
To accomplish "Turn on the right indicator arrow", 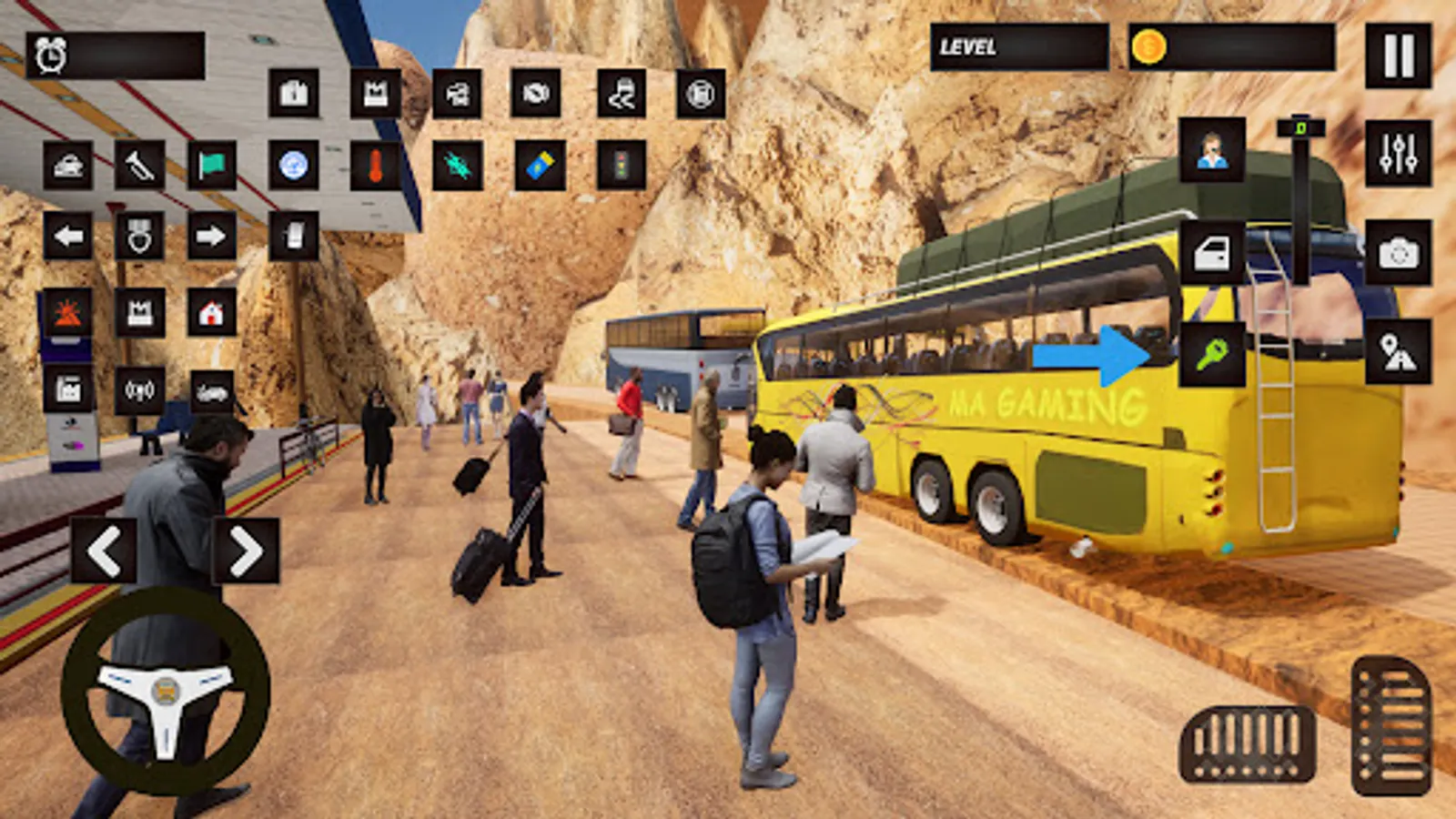I will (211, 237).
